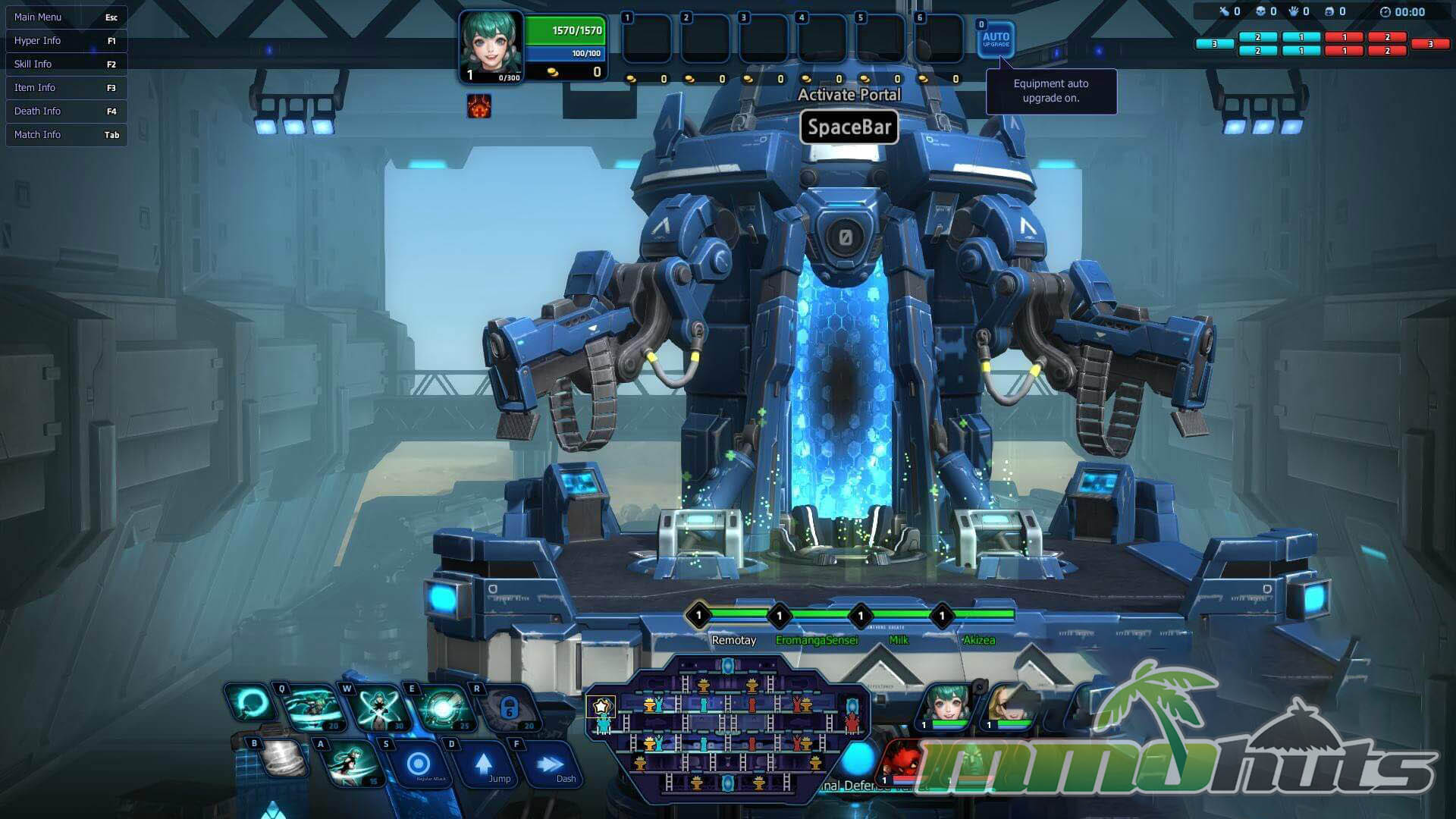1456x819 pixels.
Task: Open the Death Info panel
Action: point(66,111)
